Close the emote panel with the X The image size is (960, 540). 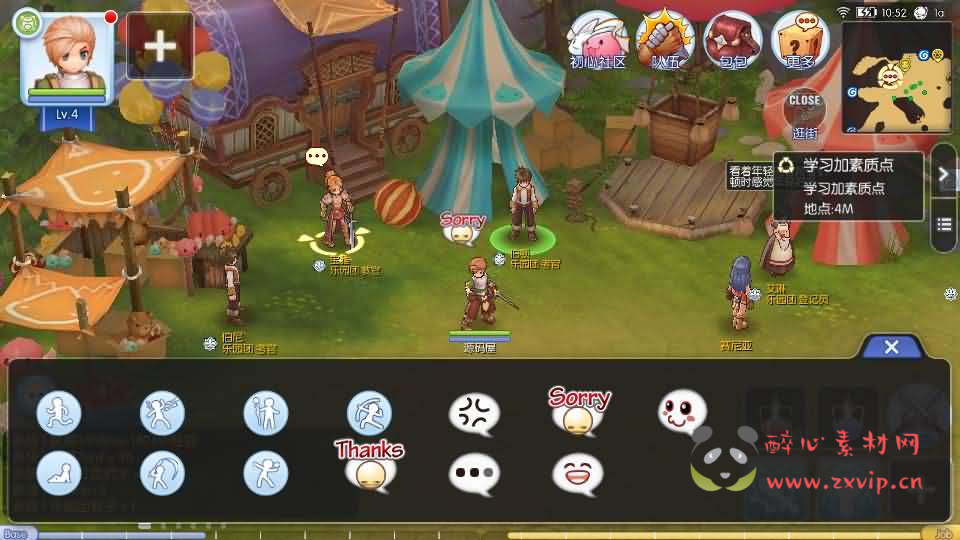[891, 347]
